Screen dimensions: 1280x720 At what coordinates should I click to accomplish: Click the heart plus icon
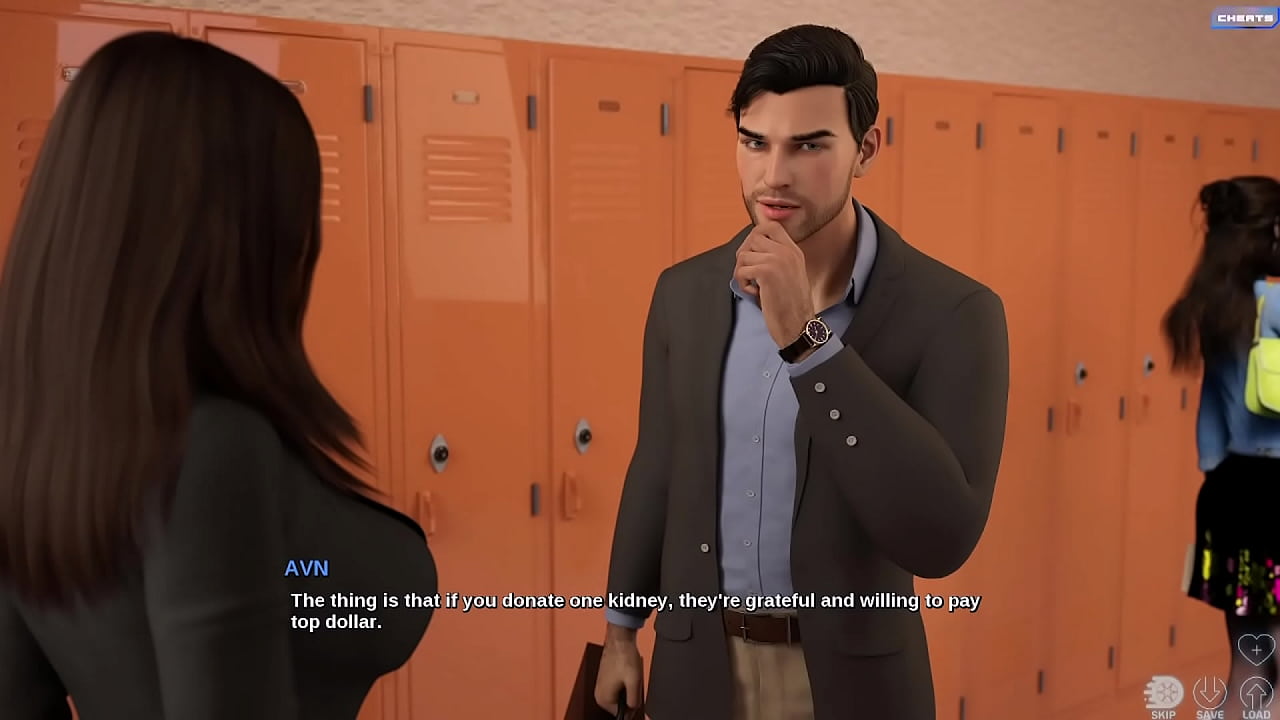[x=1256, y=650]
